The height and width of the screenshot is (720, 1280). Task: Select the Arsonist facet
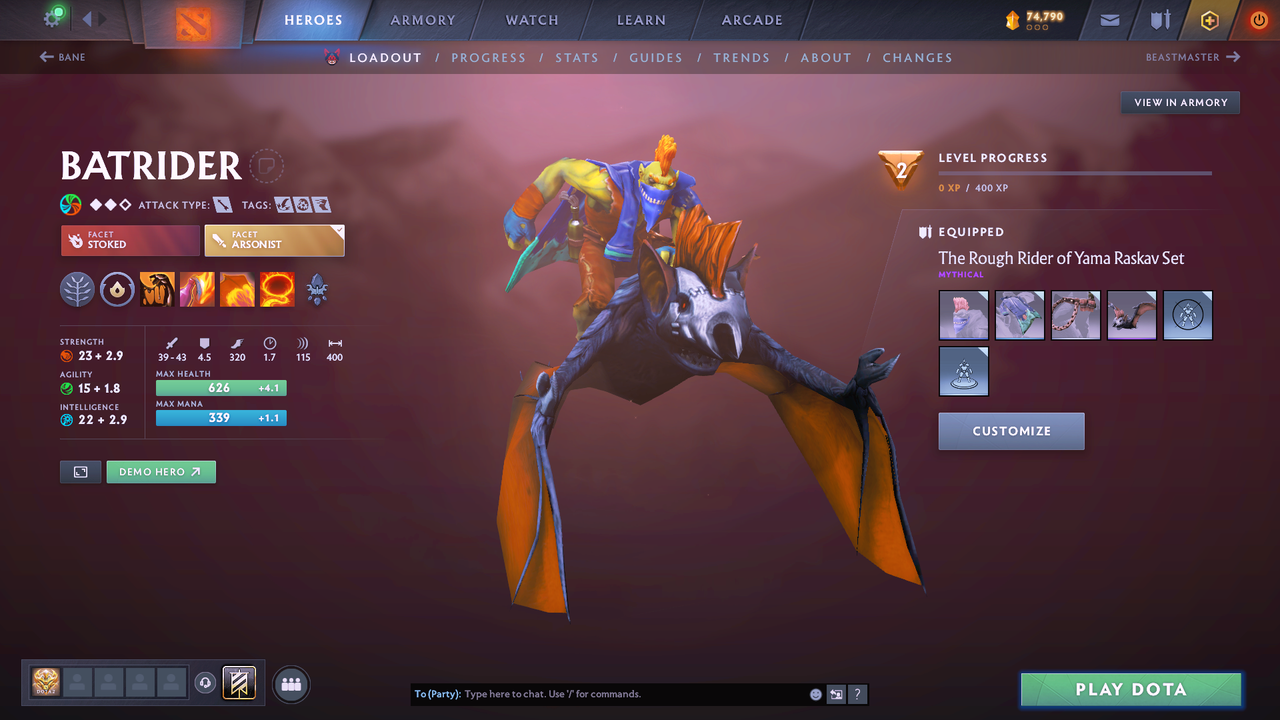coord(274,240)
